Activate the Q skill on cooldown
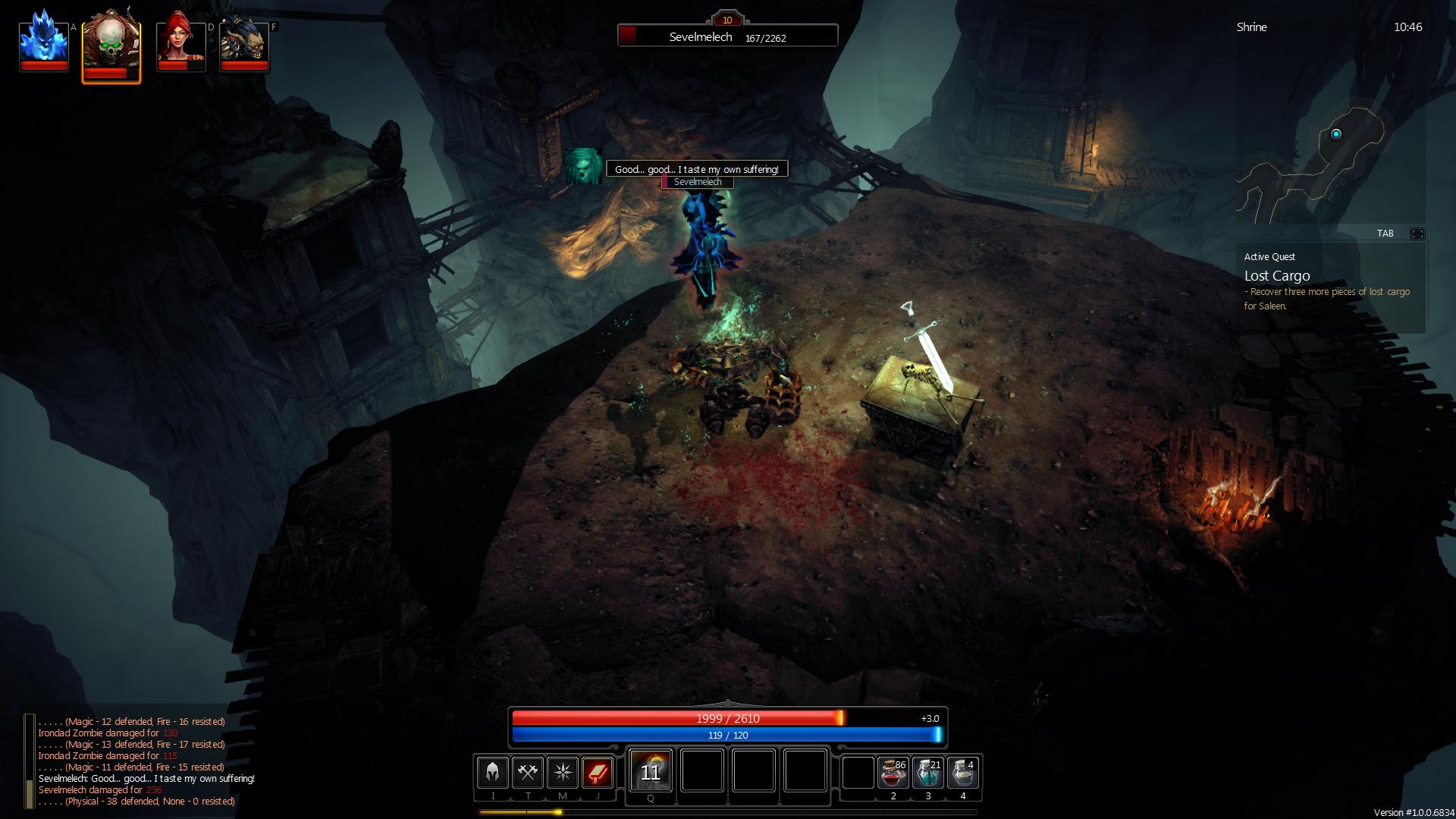 coord(651,771)
